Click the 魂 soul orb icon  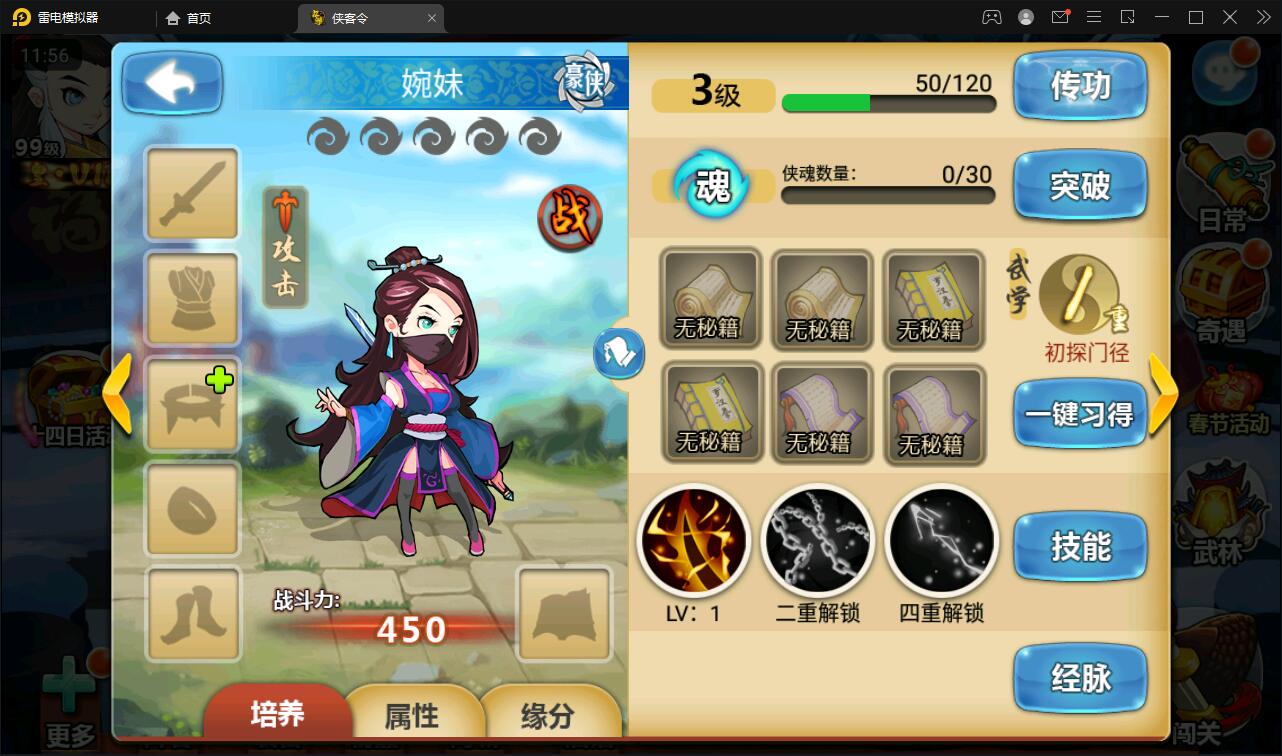point(711,186)
